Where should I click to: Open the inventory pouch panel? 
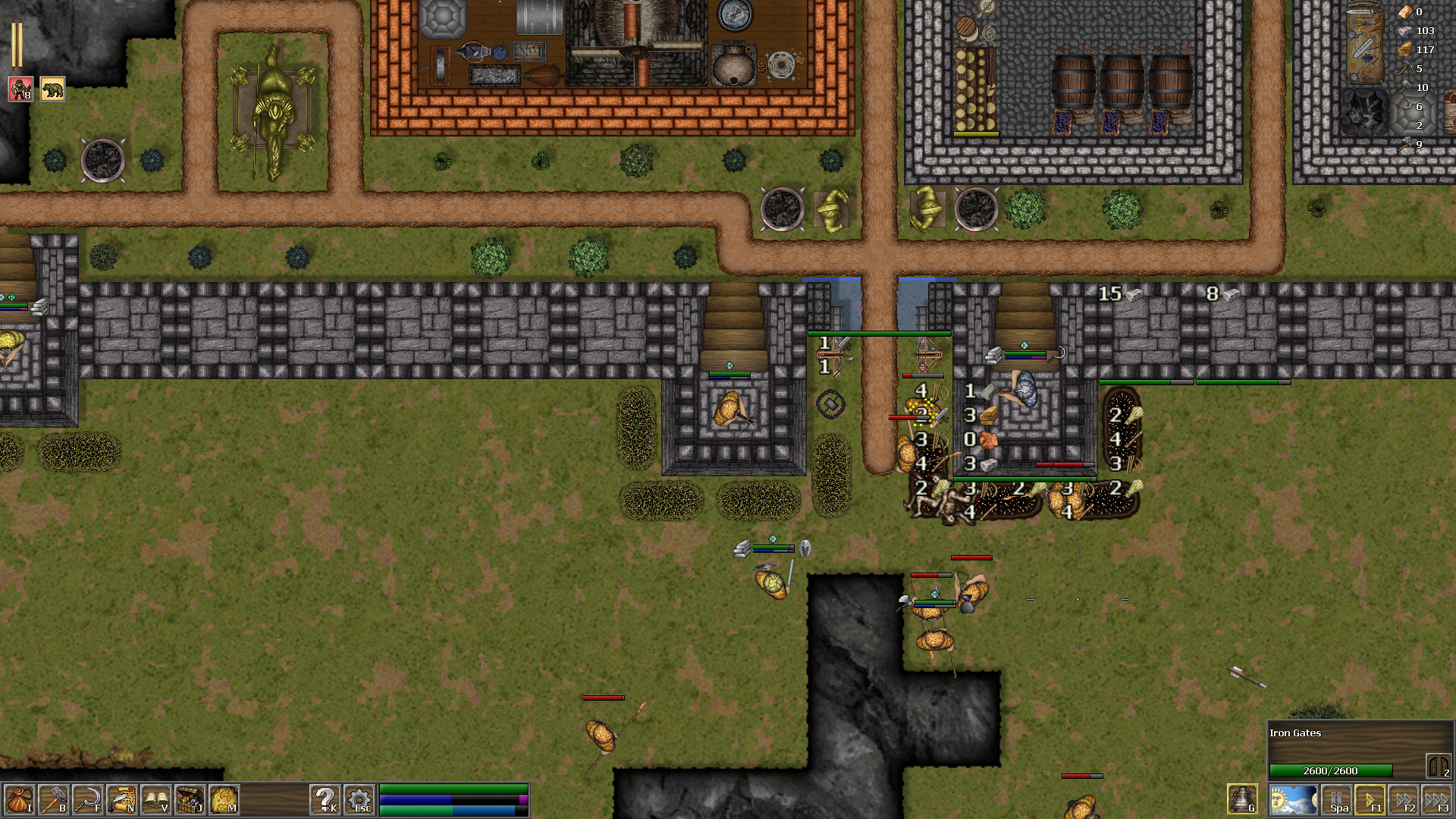21,800
